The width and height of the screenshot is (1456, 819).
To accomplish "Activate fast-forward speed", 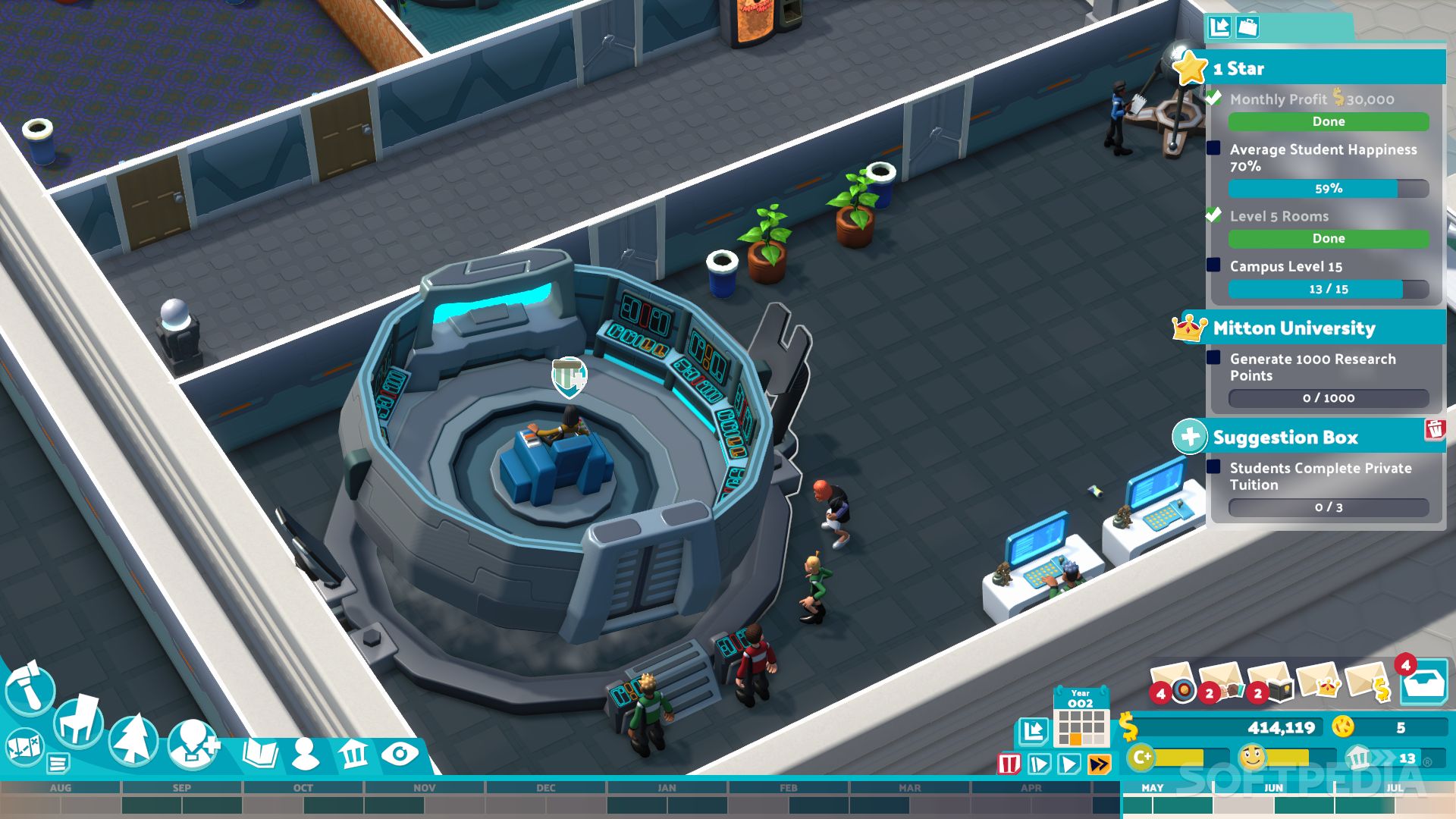I will [x=1100, y=764].
